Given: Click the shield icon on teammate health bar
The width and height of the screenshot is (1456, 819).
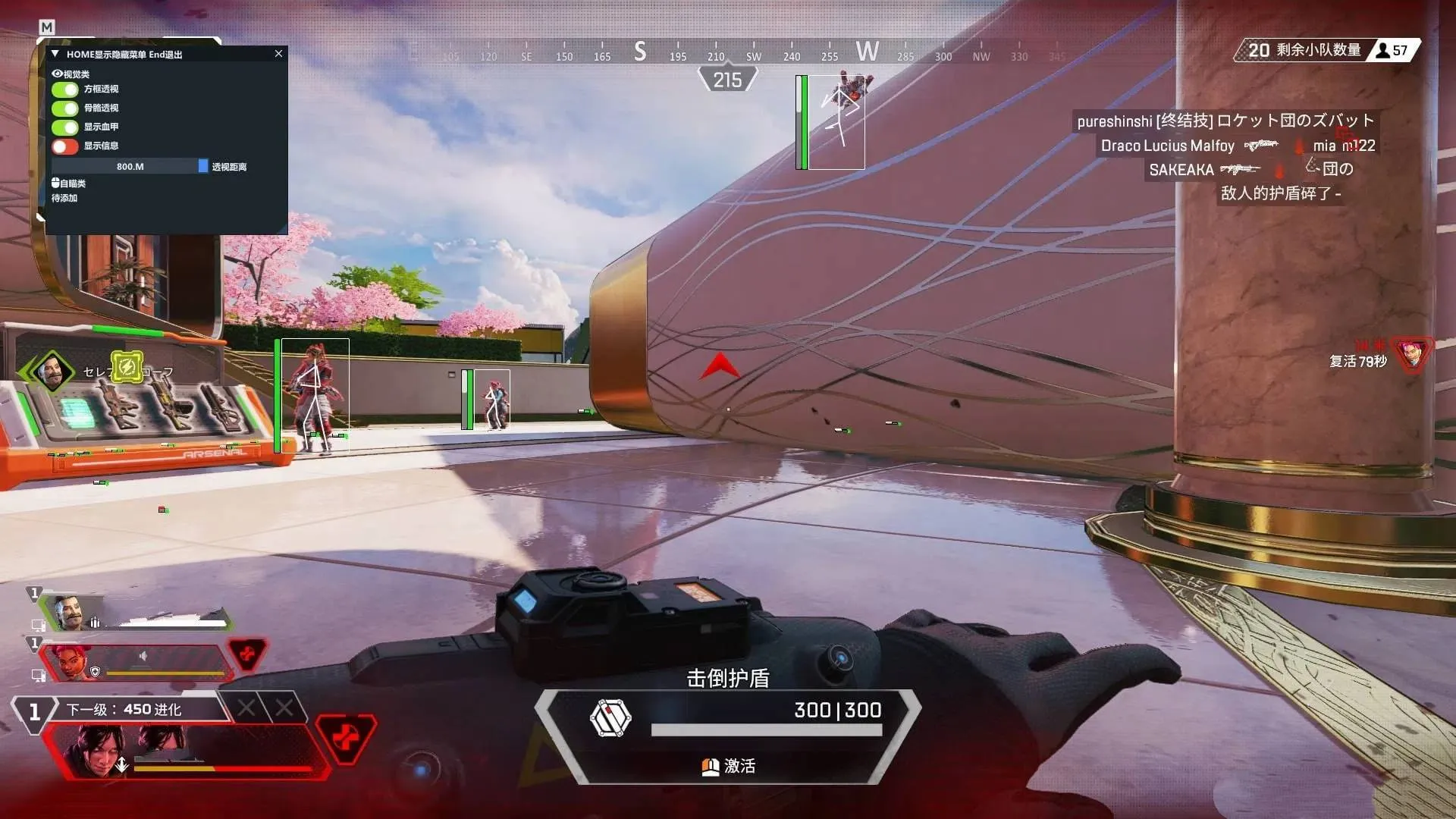Looking at the screenshot, I should (96, 672).
